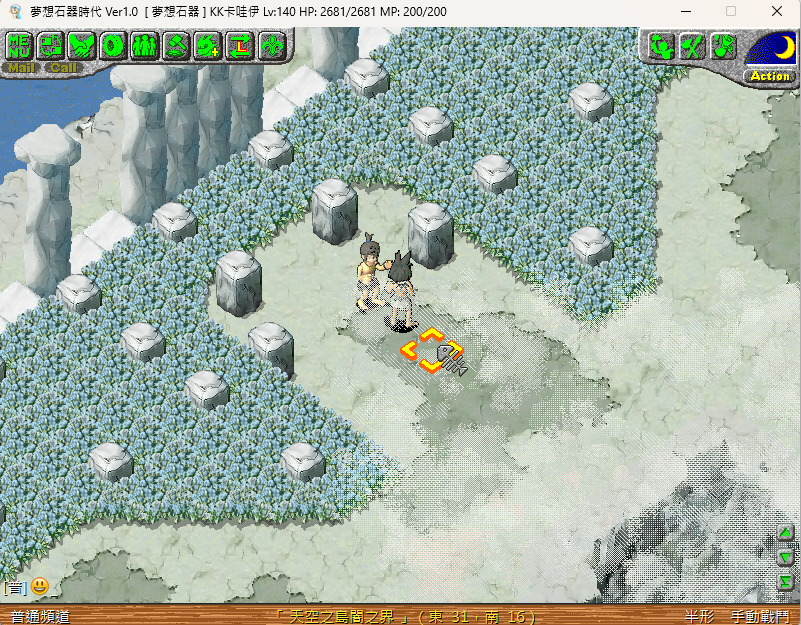This screenshot has width=801, height=625.
Task: Click the chat scroll down arrow
Action: click(786, 558)
